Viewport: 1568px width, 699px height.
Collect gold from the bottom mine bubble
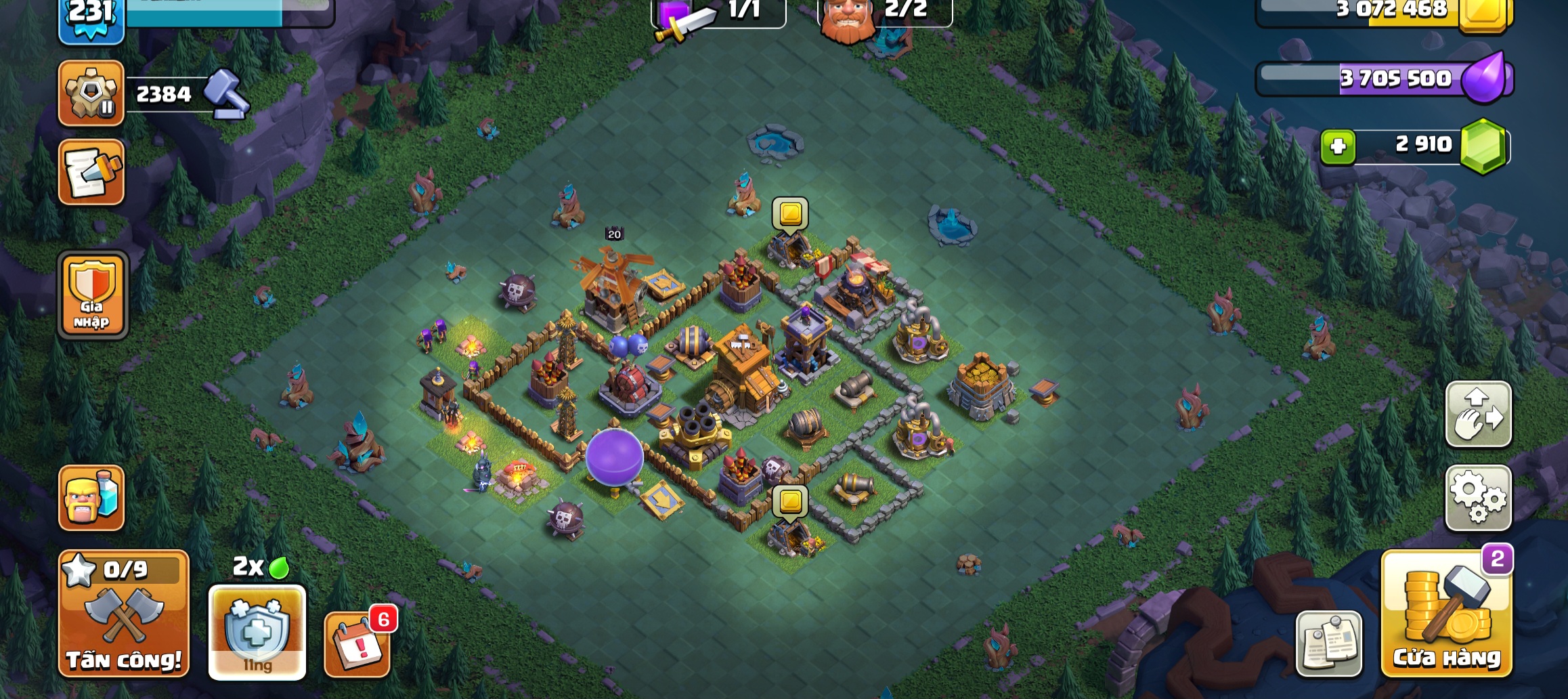point(790,502)
